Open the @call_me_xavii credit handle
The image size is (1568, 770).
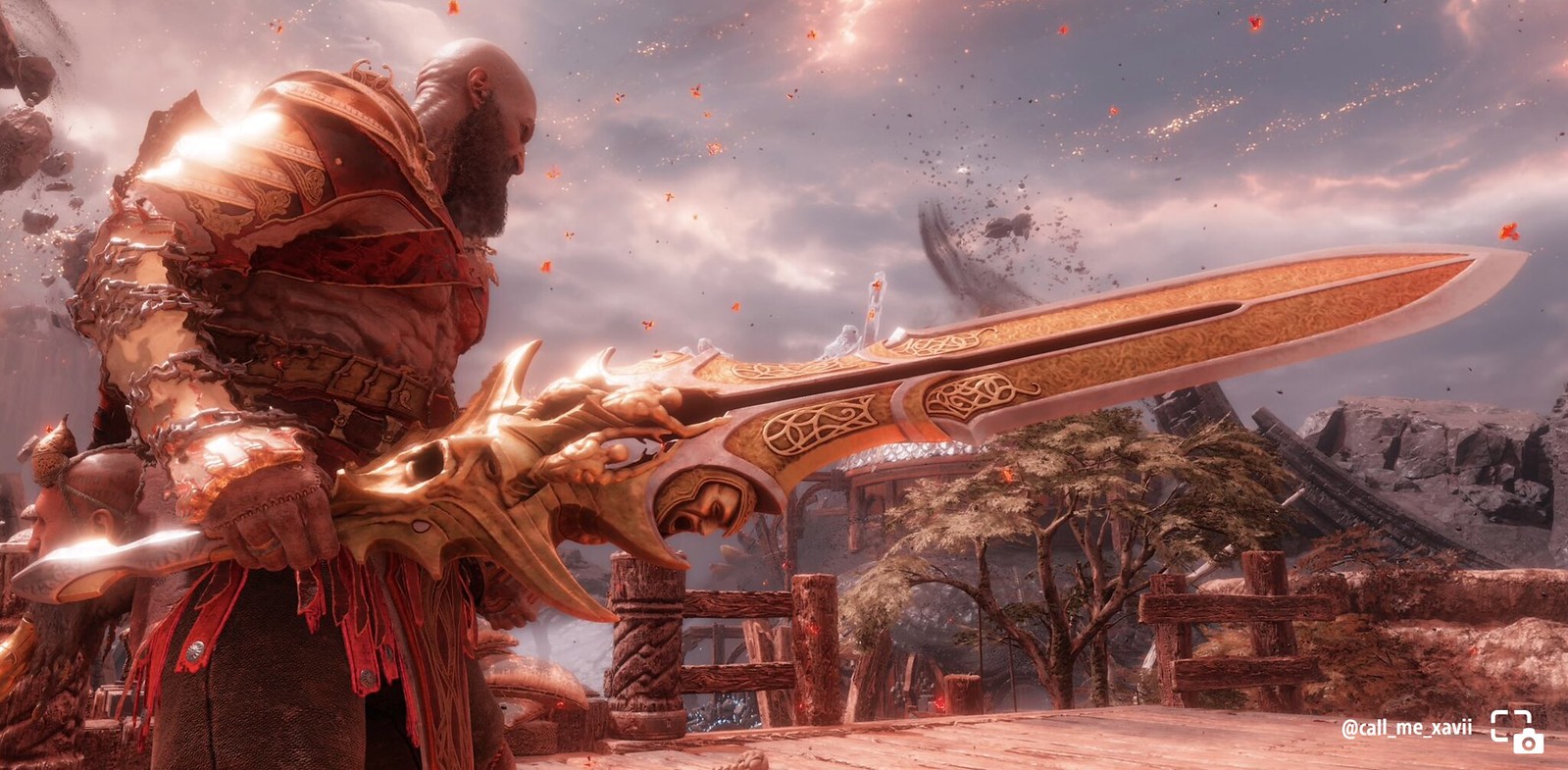point(1406,728)
